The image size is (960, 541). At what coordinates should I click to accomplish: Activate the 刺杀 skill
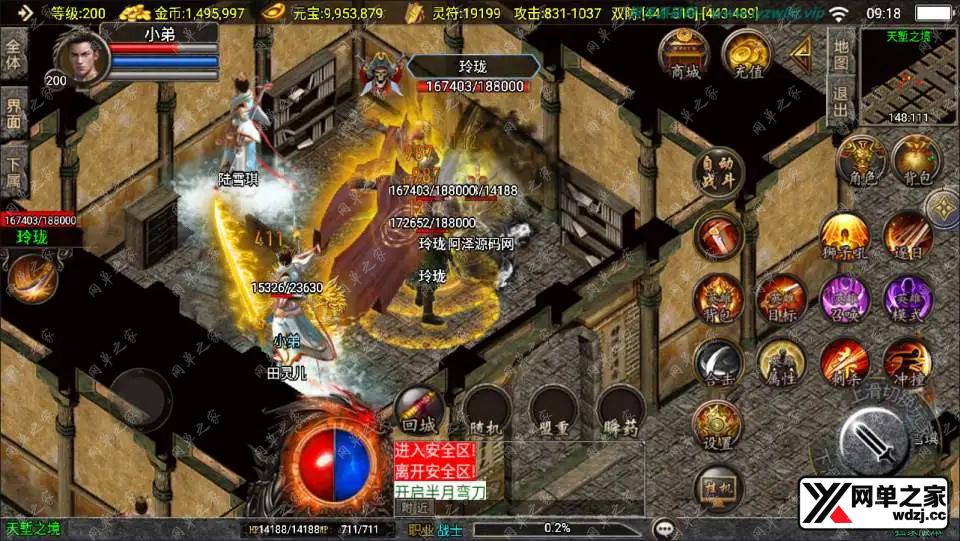click(845, 362)
